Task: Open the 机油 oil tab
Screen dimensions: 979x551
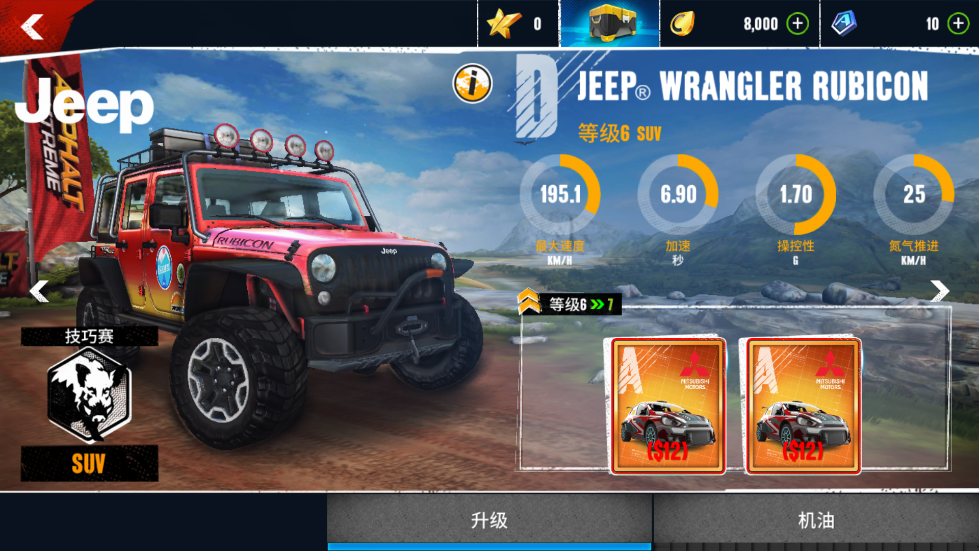Action: [x=816, y=520]
